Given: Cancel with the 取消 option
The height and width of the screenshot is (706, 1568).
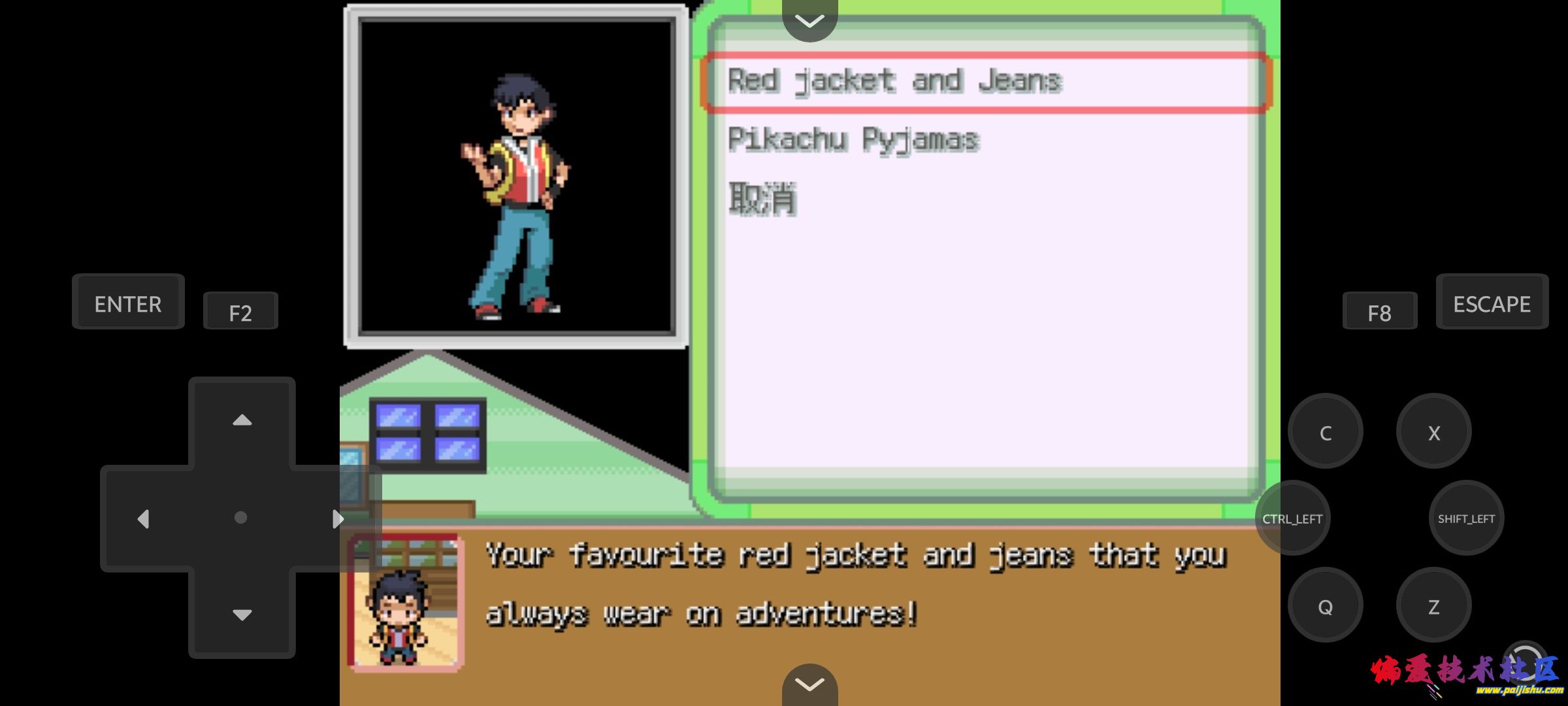Looking at the screenshot, I should [762, 199].
